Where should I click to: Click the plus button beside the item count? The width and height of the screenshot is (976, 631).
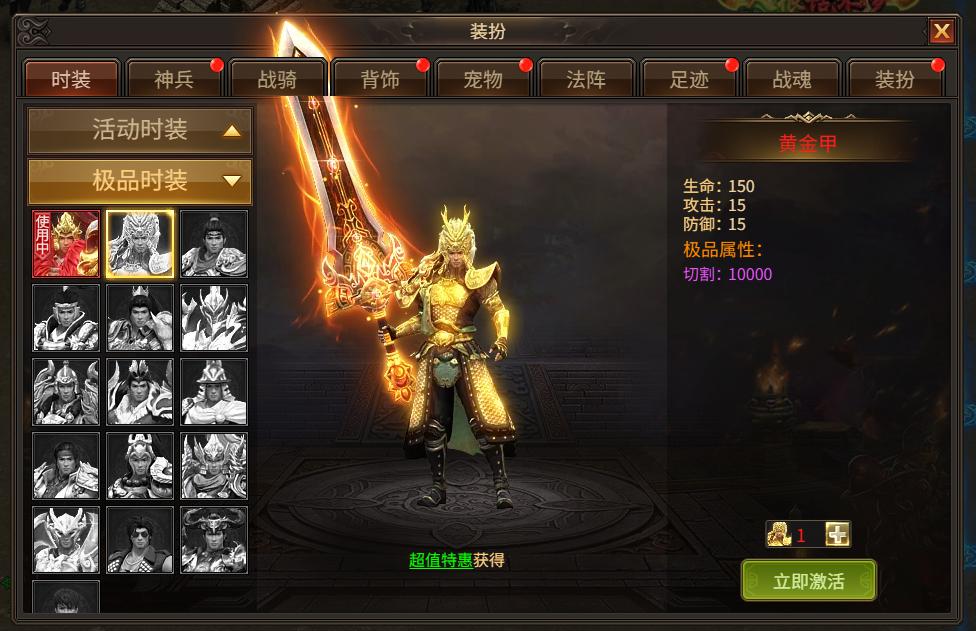click(838, 535)
